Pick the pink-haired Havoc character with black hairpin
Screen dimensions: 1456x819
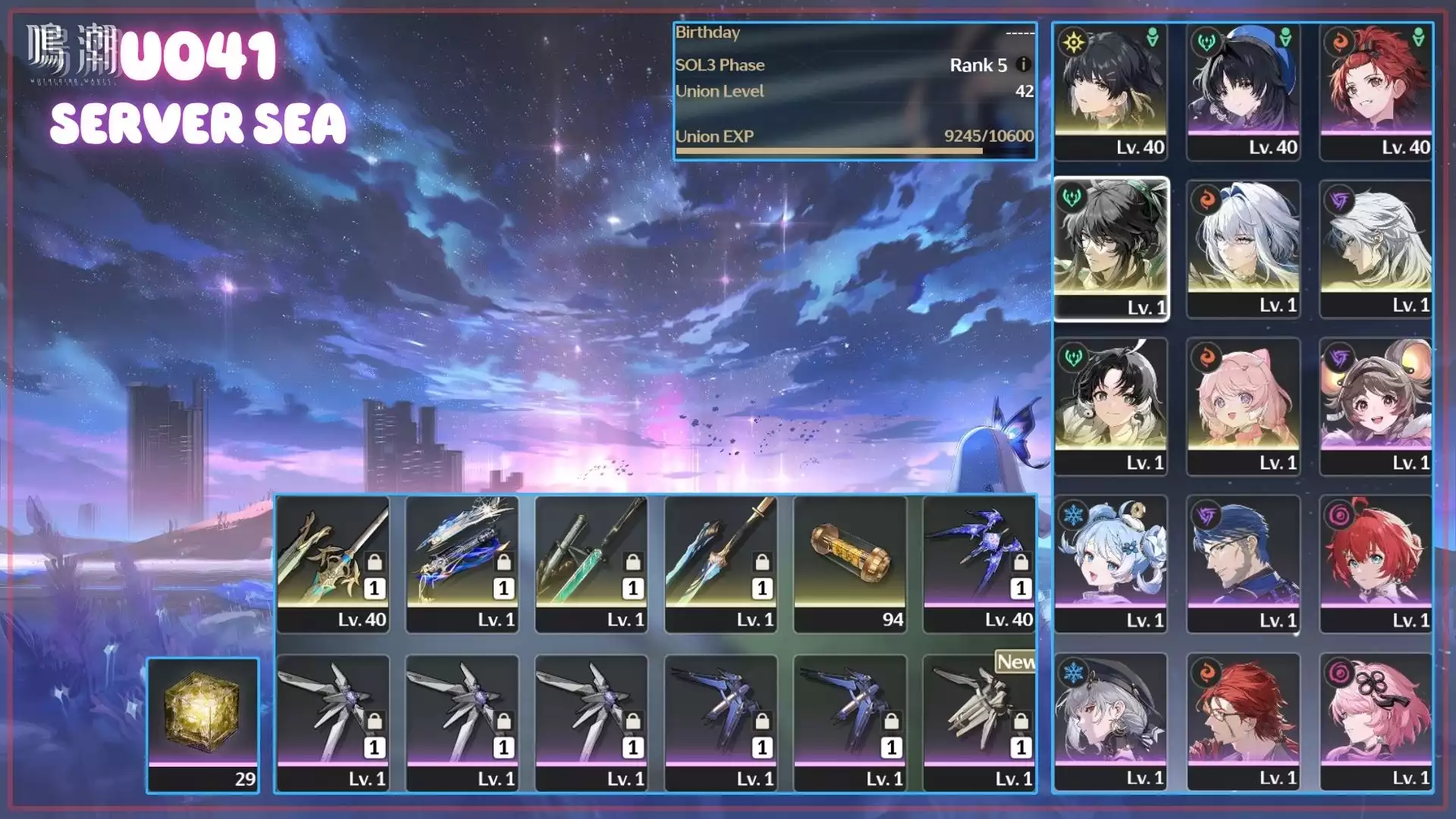tap(1376, 722)
